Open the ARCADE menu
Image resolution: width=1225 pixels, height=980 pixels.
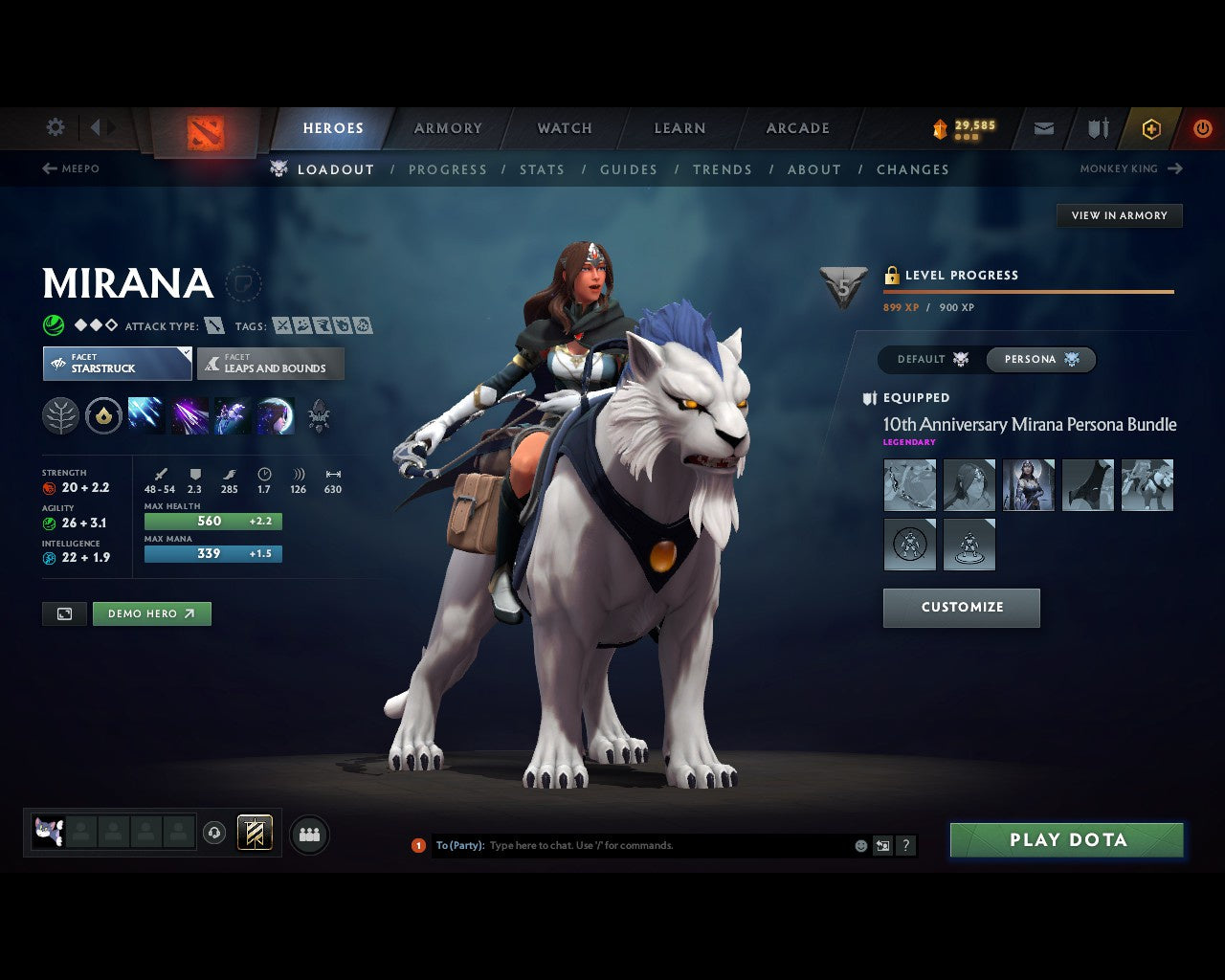(796, 127)
